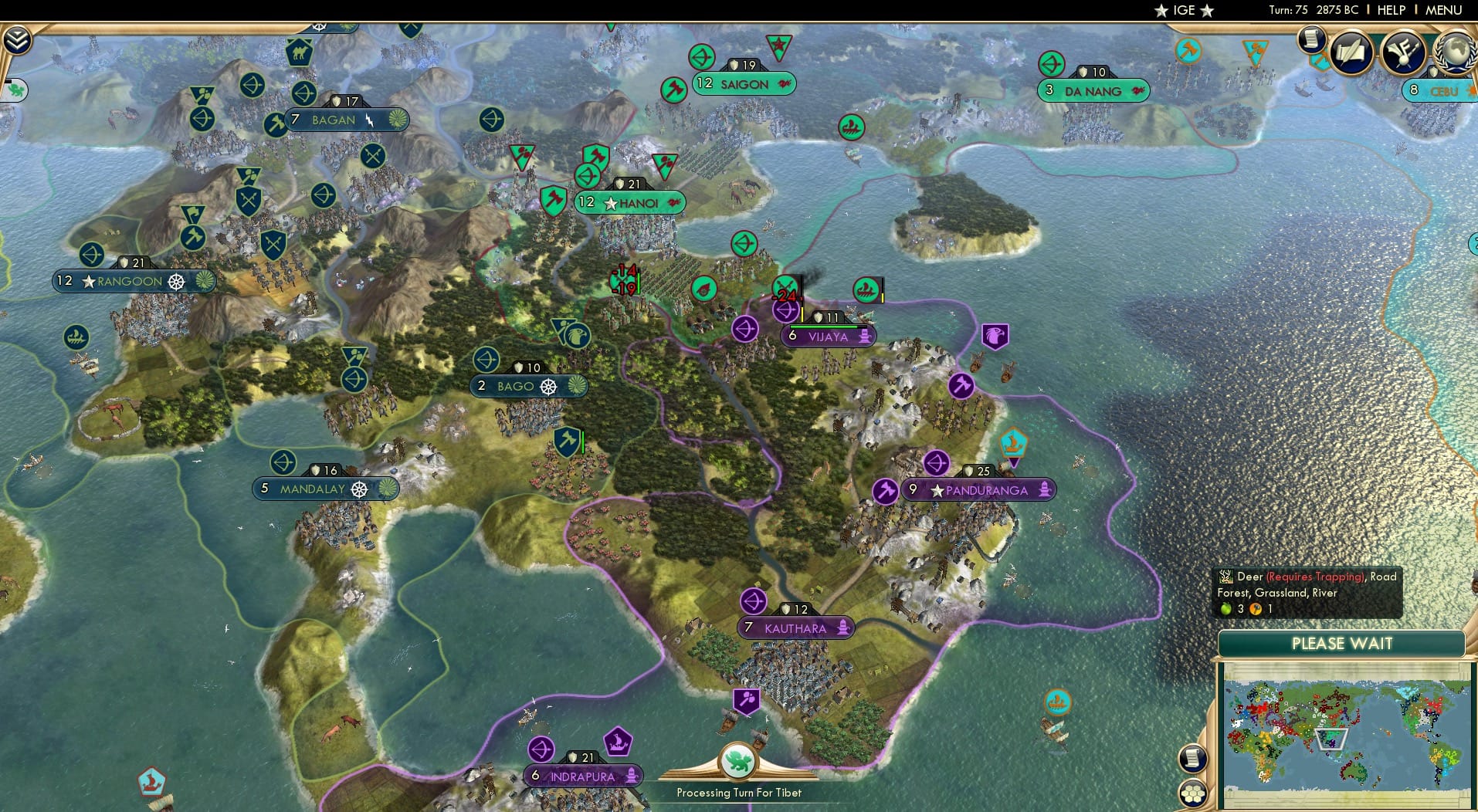The height and width of the screenshot is (812, 1478).
Task: Open Diplomacy via the flag icon
Action: pos(1402,51)
